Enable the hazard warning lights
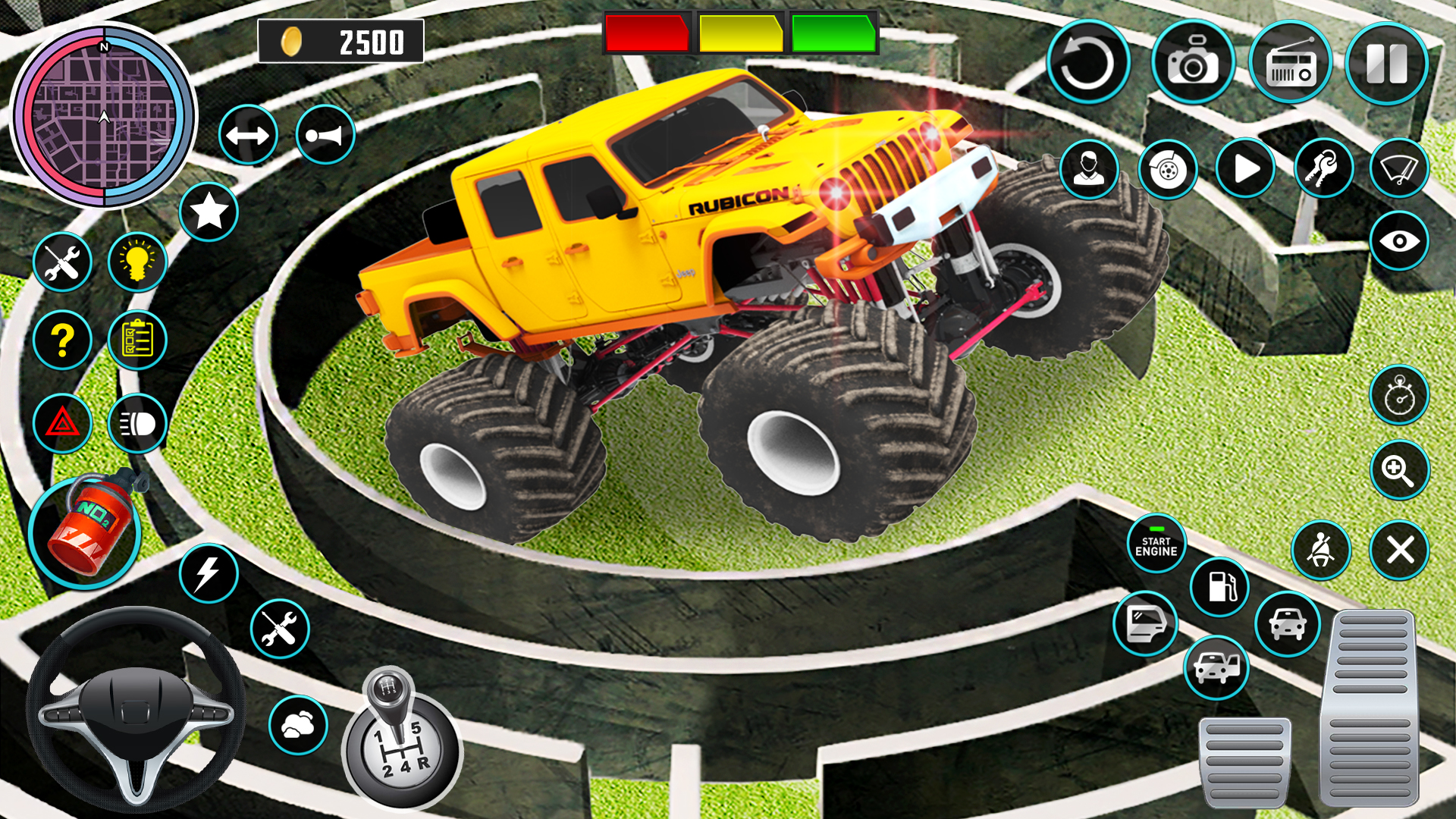Screen dimensions: 1456x819 tap(64, 425)
